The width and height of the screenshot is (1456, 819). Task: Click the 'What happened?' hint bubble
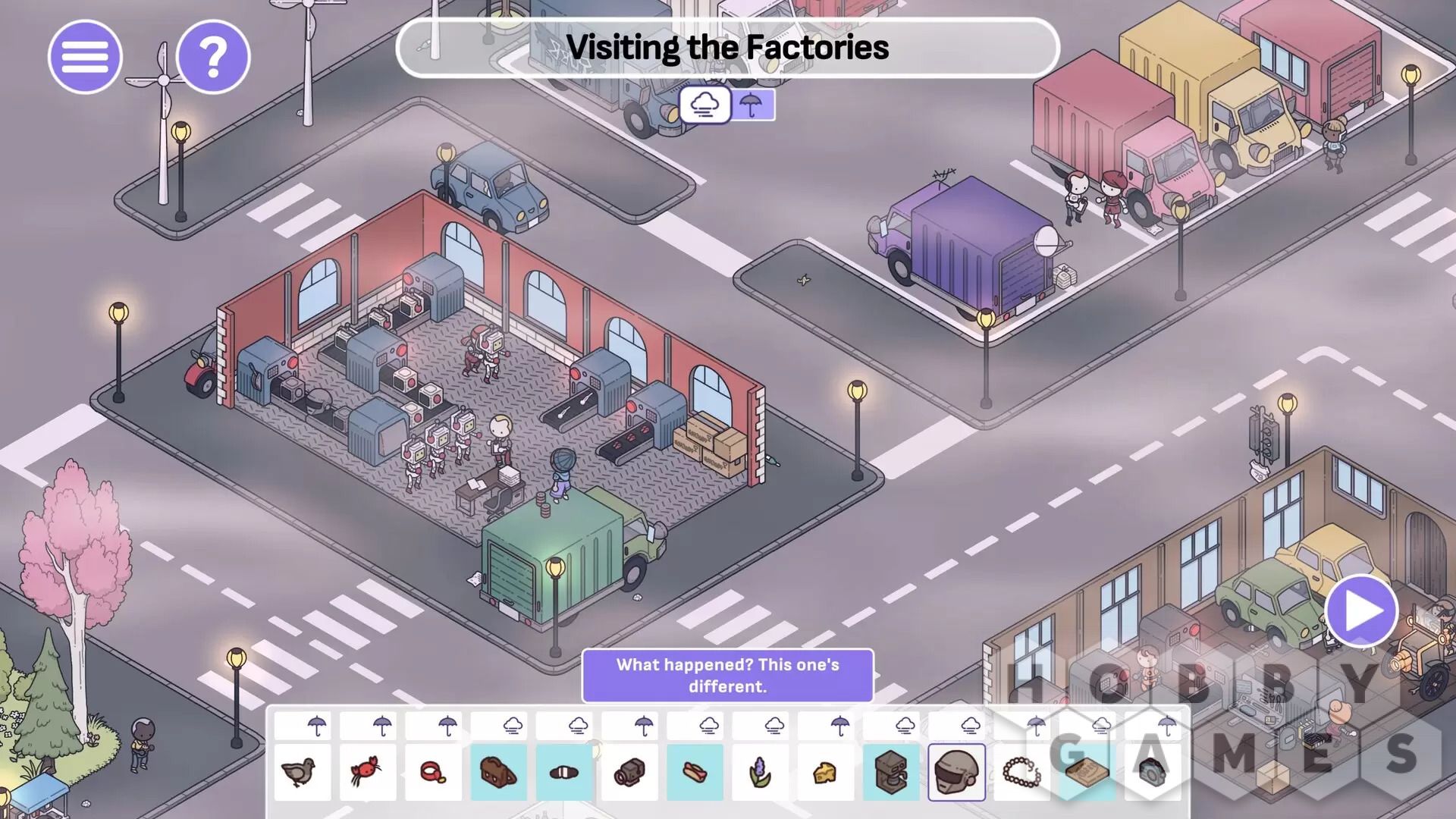(727, 675)
